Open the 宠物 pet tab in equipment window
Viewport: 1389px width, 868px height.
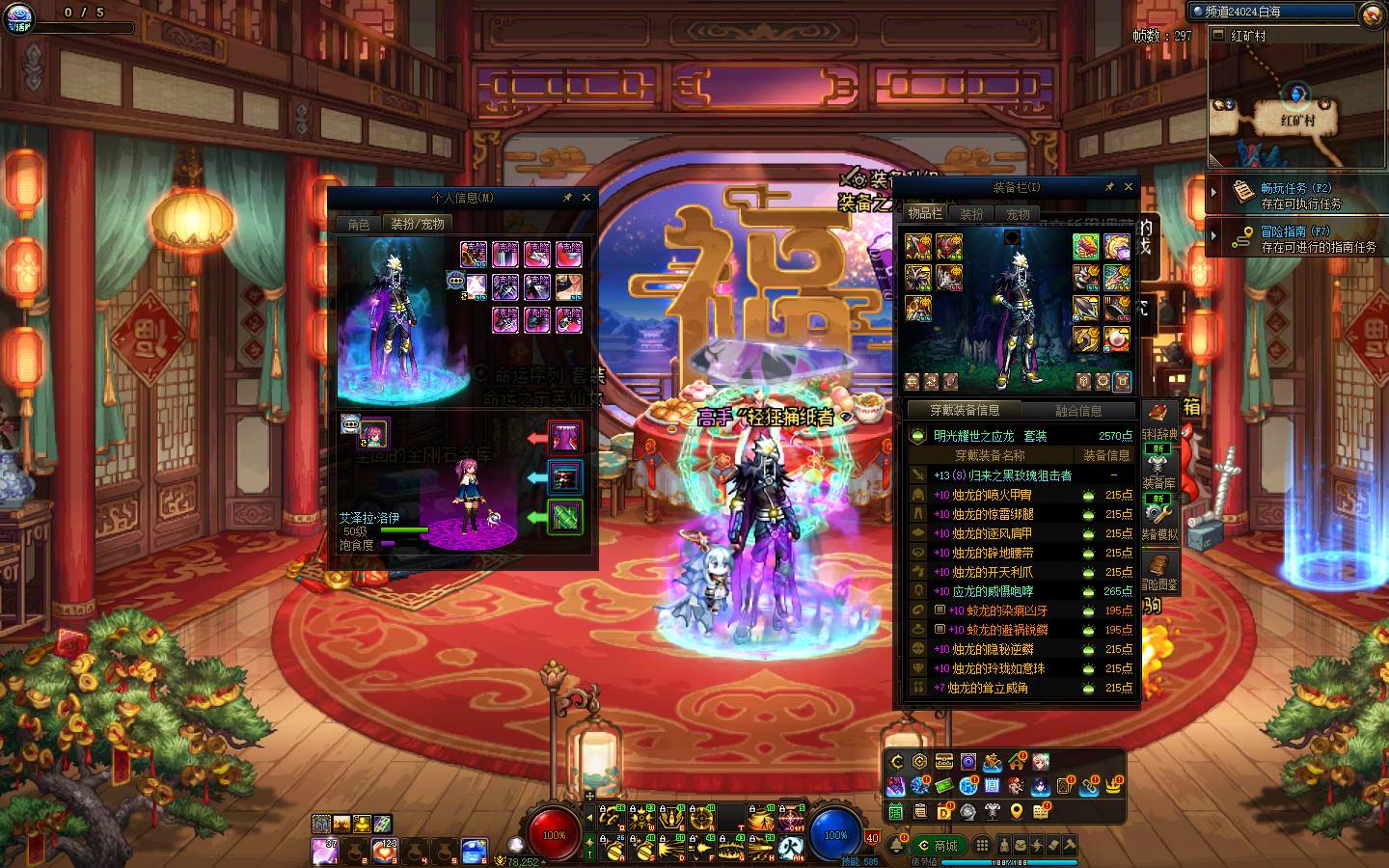[x=1018, y=214]
